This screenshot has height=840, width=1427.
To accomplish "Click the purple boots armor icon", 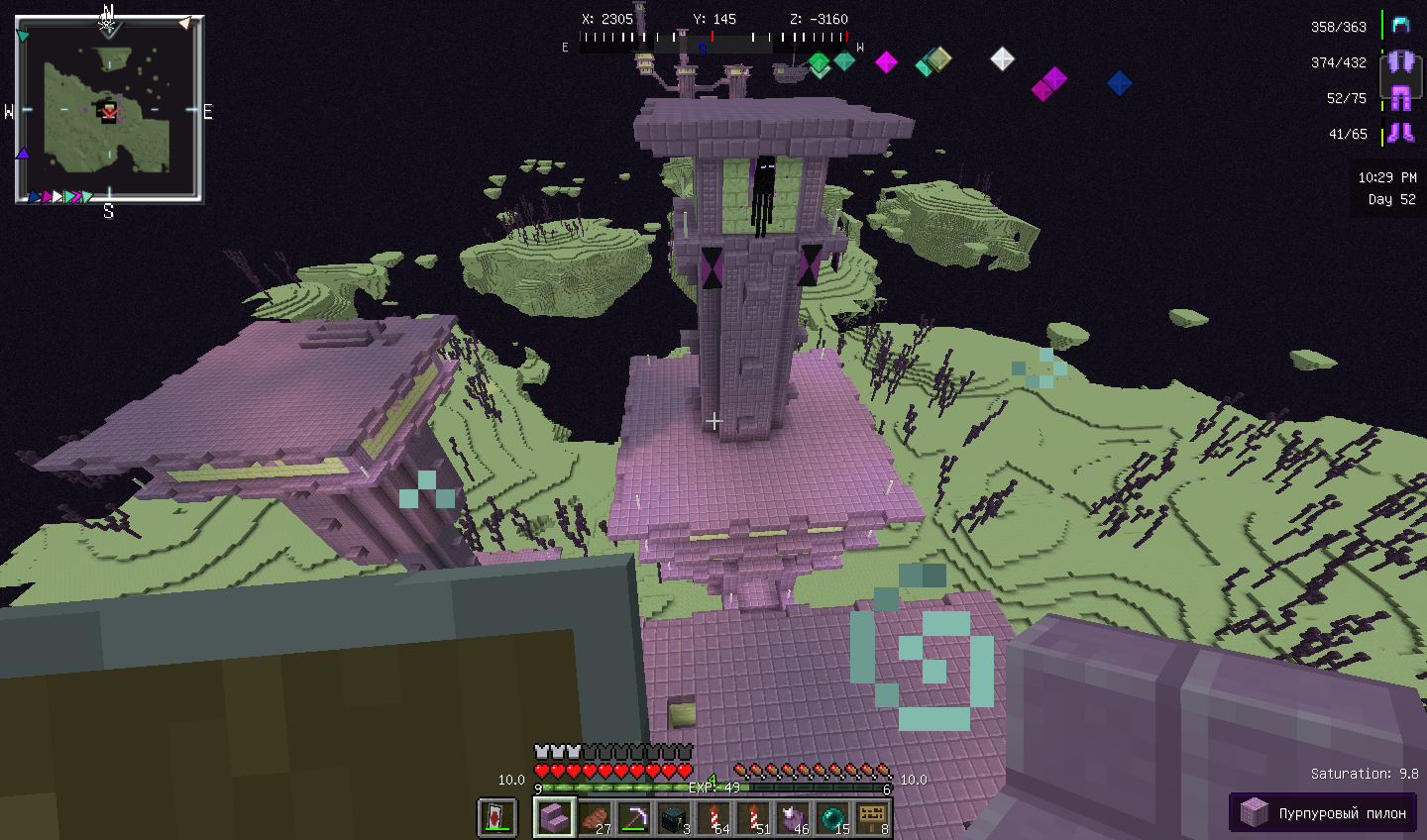I will 1400,133.
